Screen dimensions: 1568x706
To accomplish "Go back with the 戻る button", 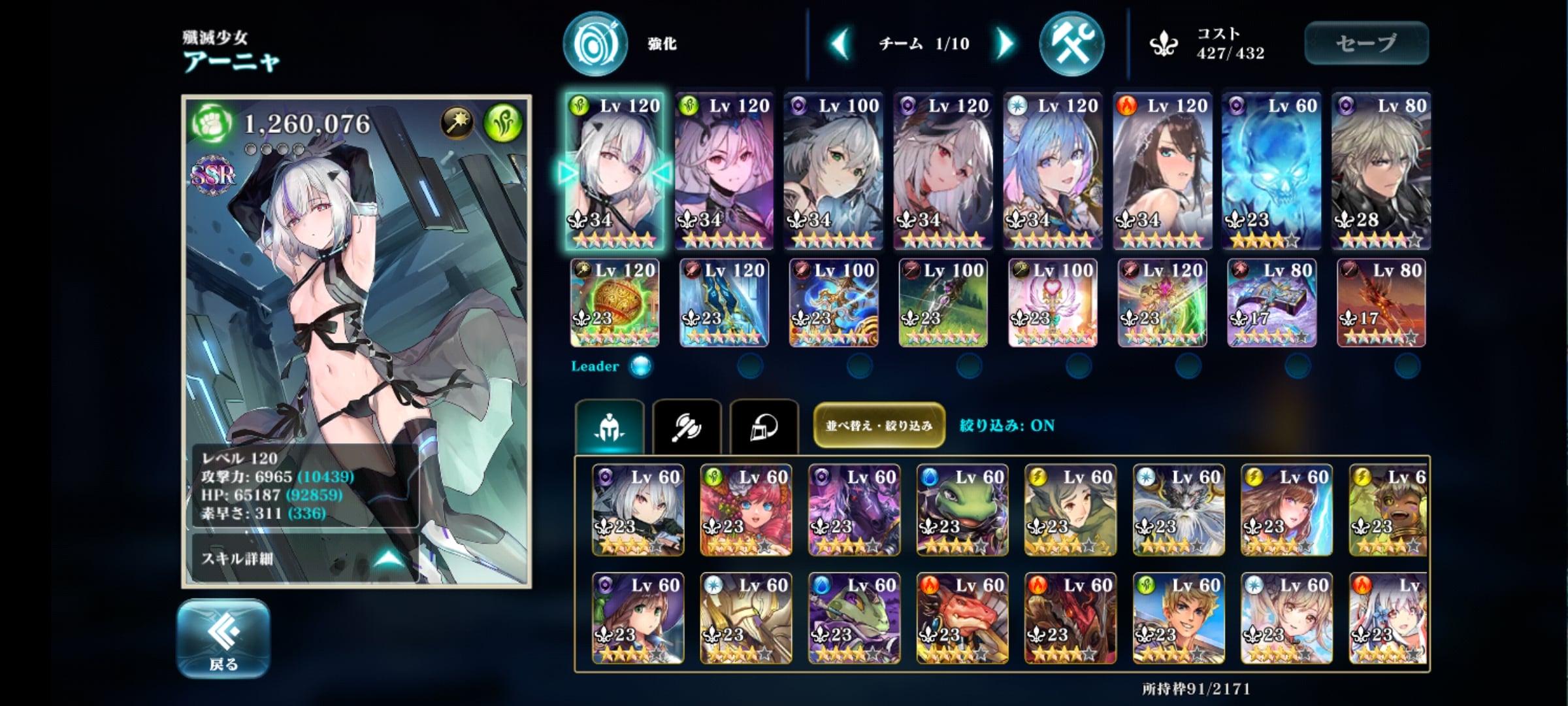I will [223, 639].
